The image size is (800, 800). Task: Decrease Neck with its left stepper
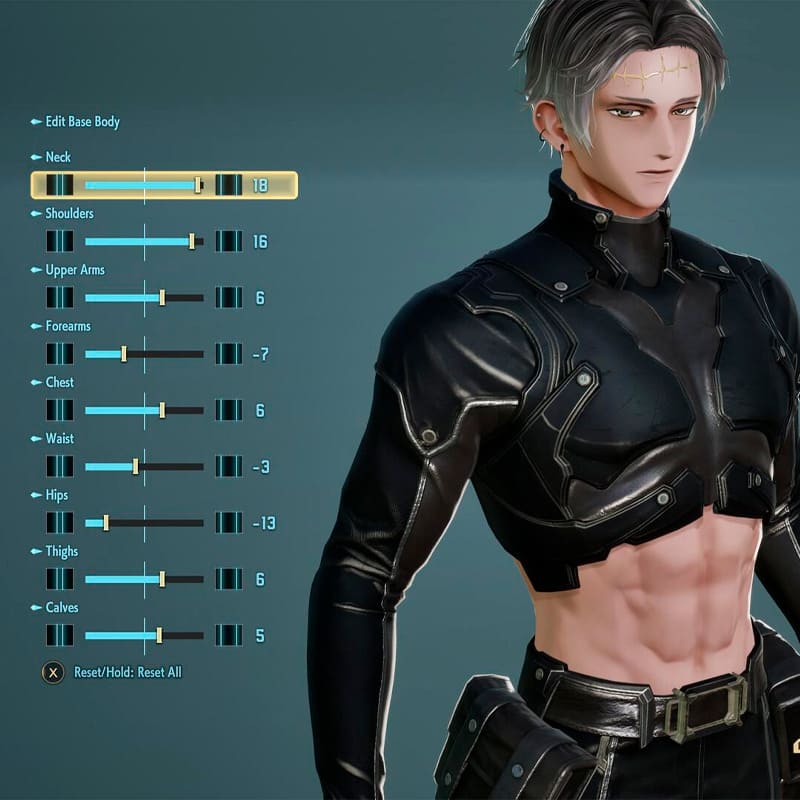pos(60,185)
